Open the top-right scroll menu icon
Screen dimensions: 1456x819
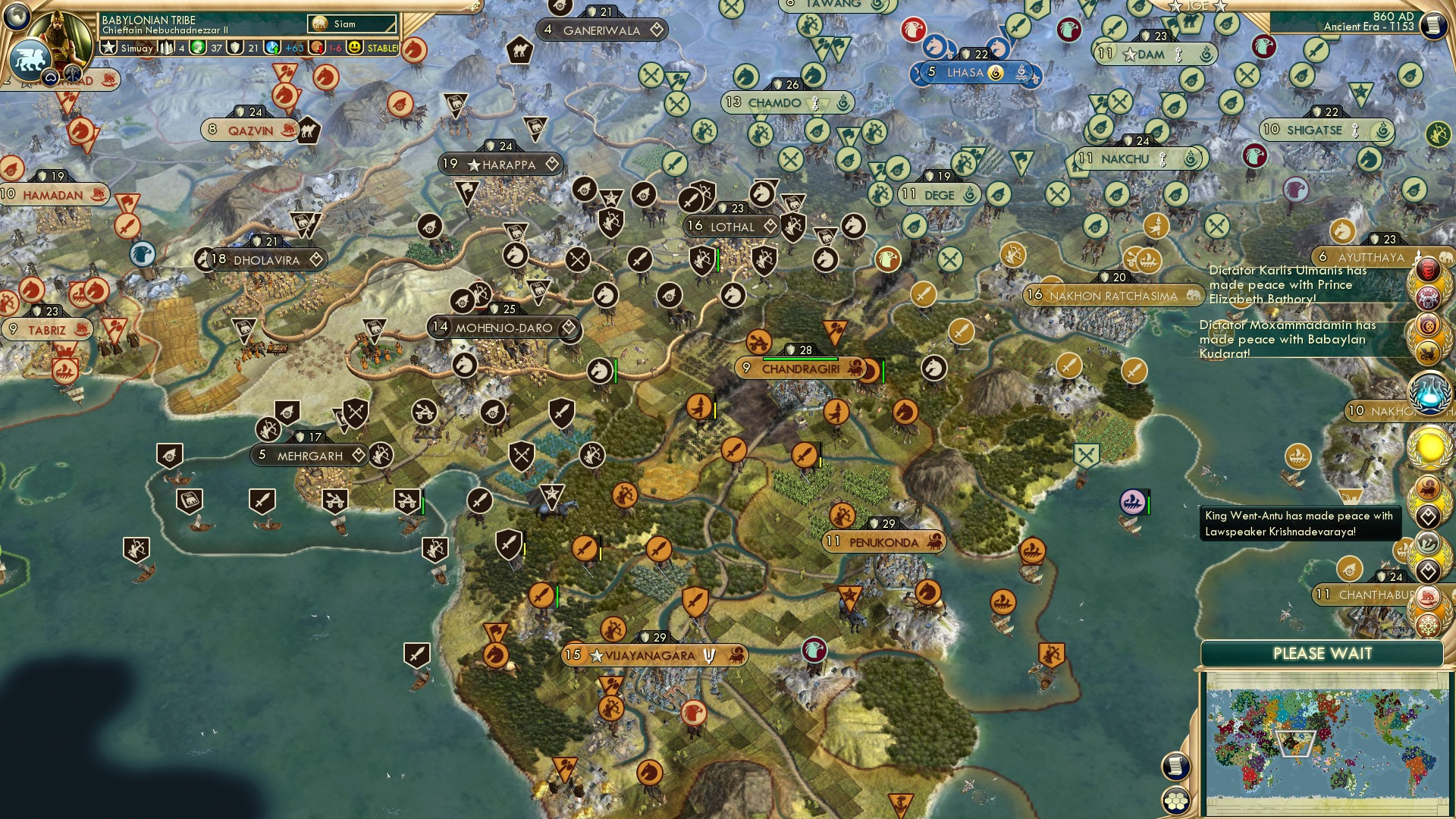[1434, 26]
